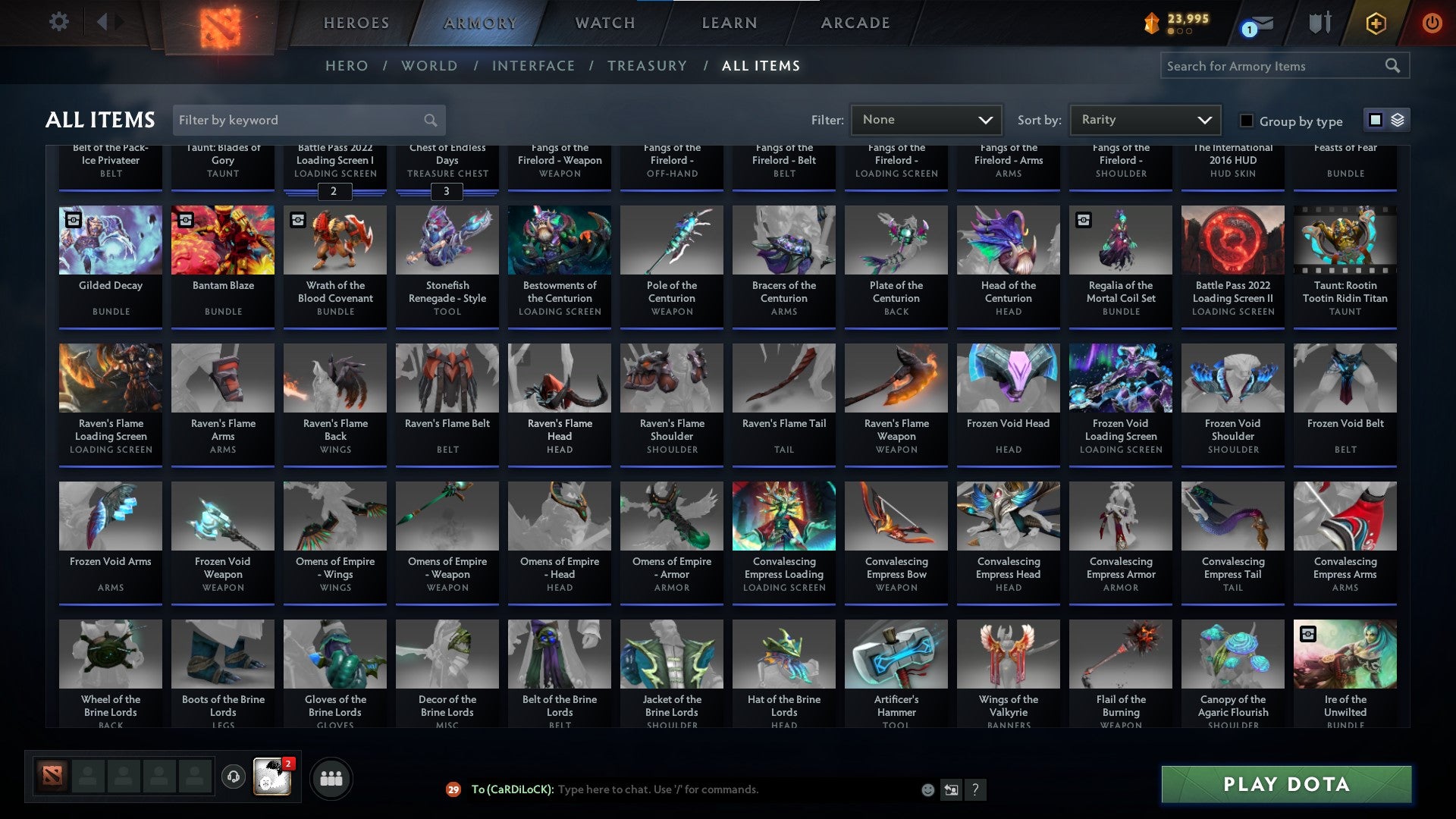Screen dimensions: 1456x819
Task: Open the friends list via the people icon
Action: [x=331, y=777]
